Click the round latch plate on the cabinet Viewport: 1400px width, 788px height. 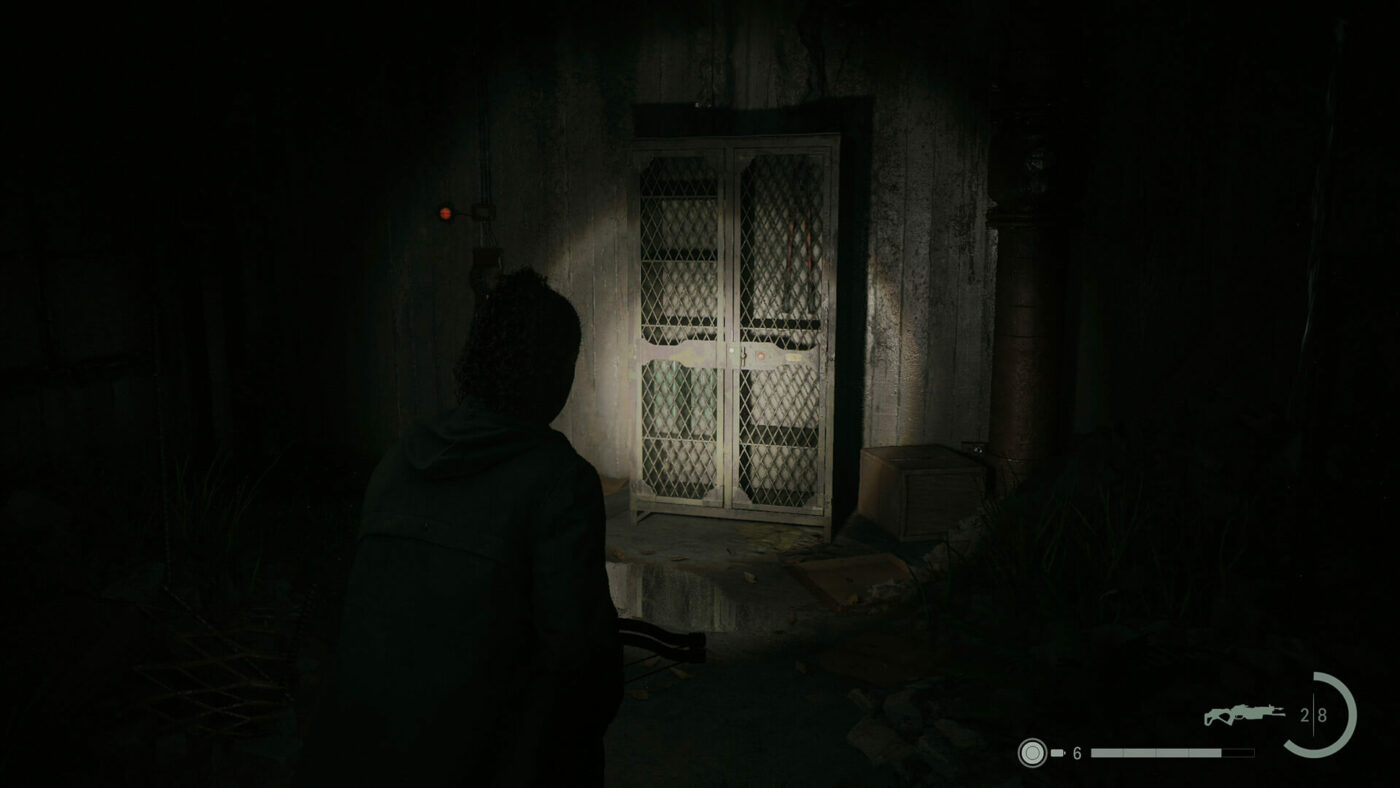(760, 355)
